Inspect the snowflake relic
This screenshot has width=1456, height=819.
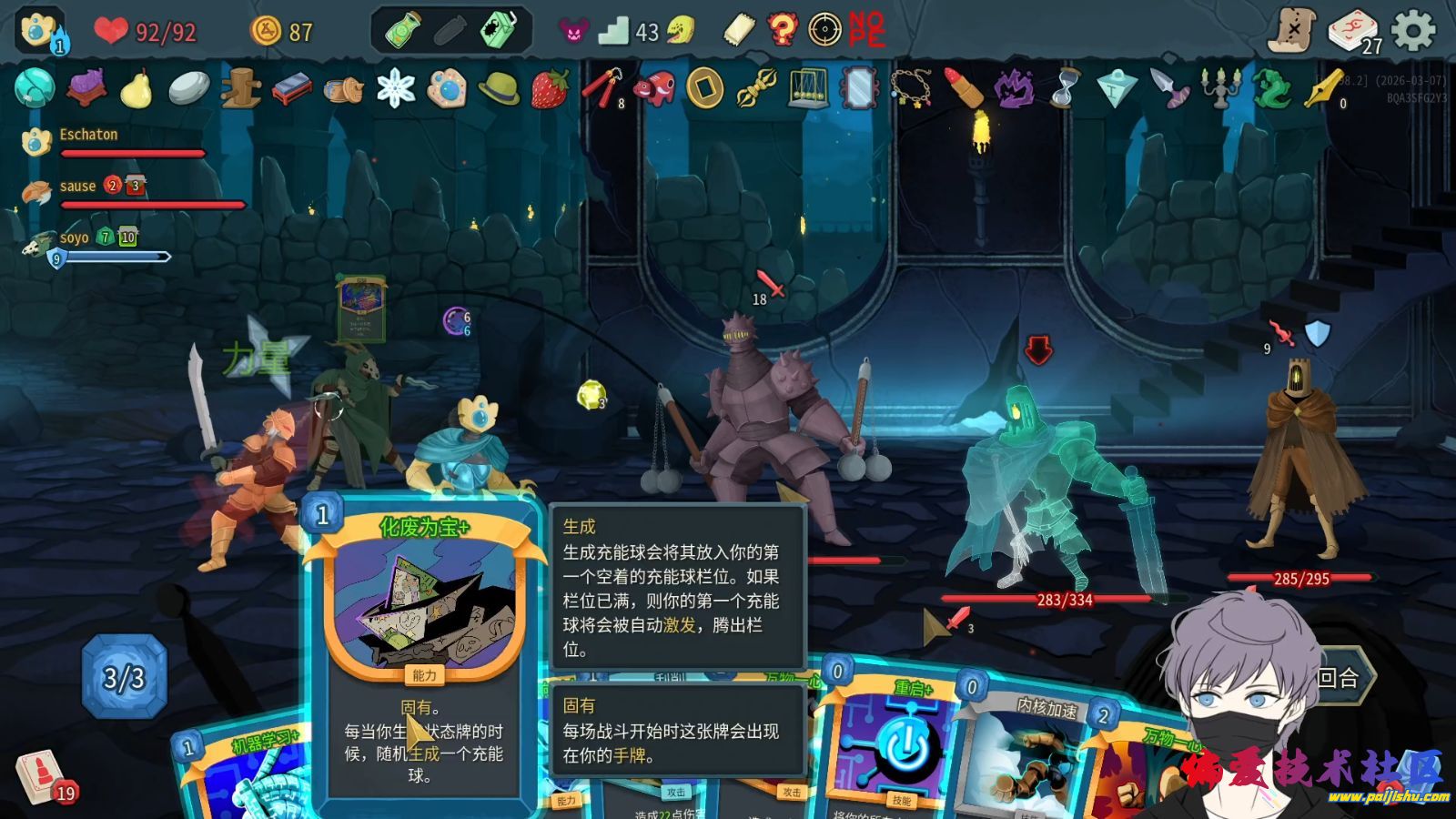click(x=396, y=89)
